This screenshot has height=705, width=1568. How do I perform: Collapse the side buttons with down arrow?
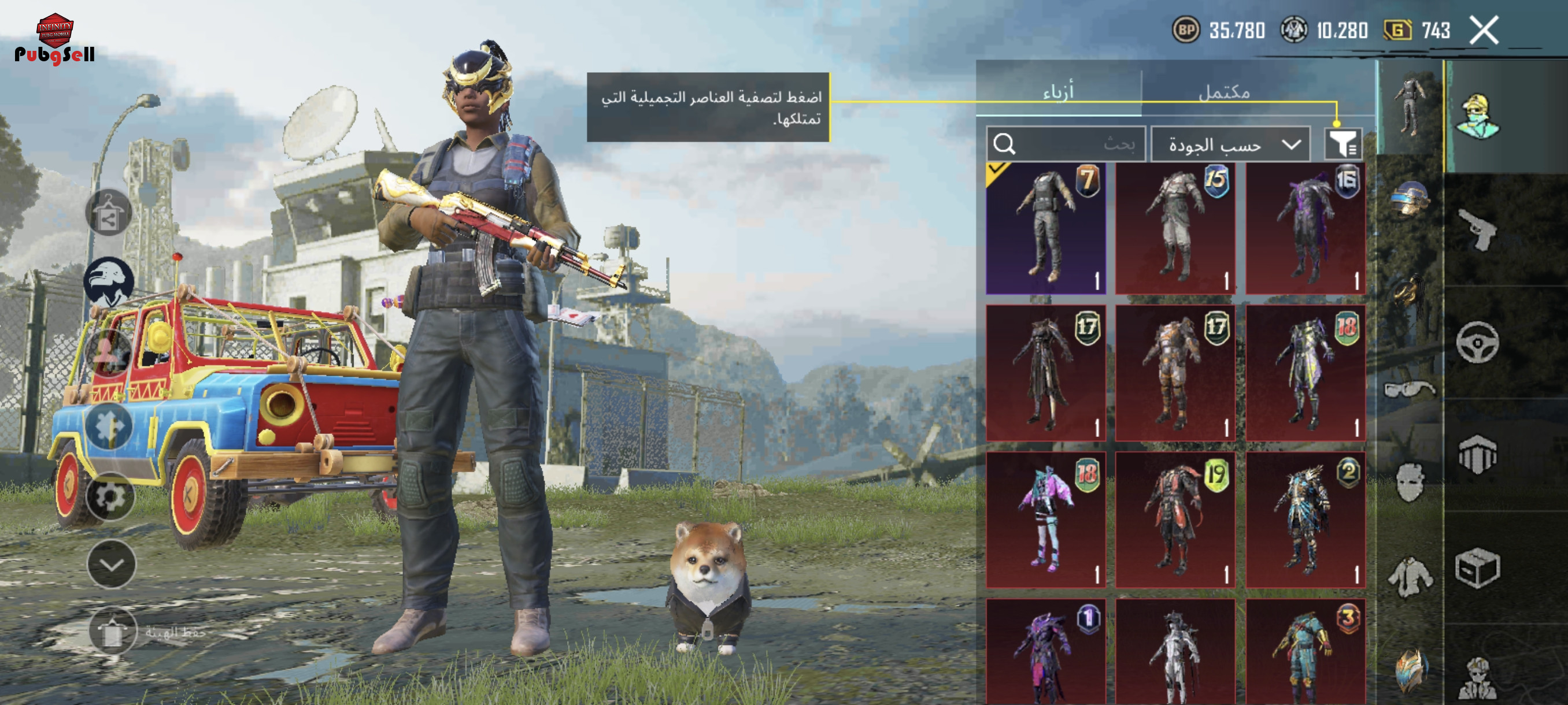[x=112, y=565]
